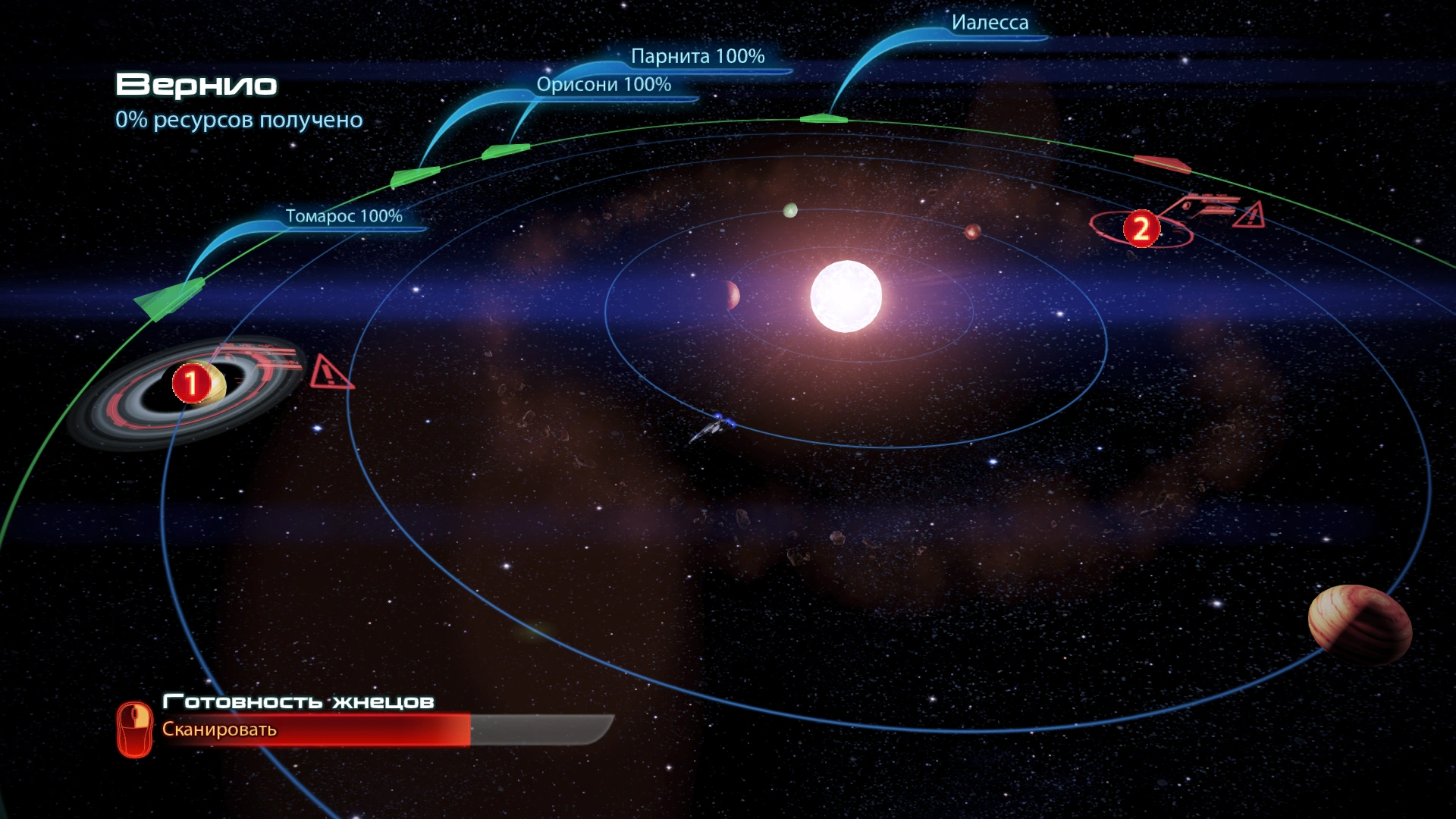1456x819 pixels.
Task: Click the red marker numbered 1
Action: click(x=191, y=383)
